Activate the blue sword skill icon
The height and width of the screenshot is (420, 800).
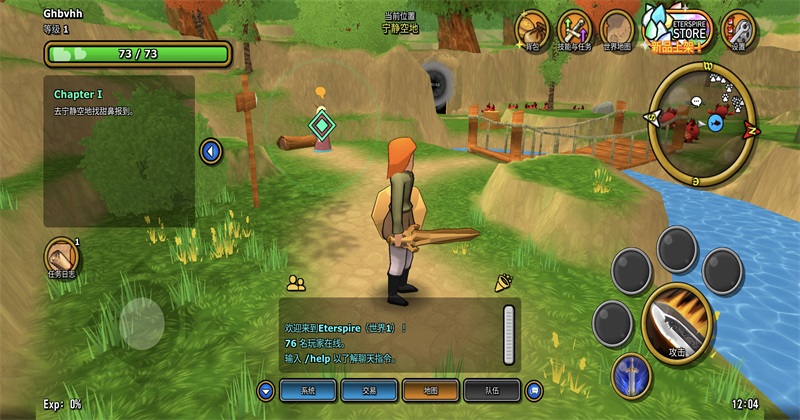631,375
